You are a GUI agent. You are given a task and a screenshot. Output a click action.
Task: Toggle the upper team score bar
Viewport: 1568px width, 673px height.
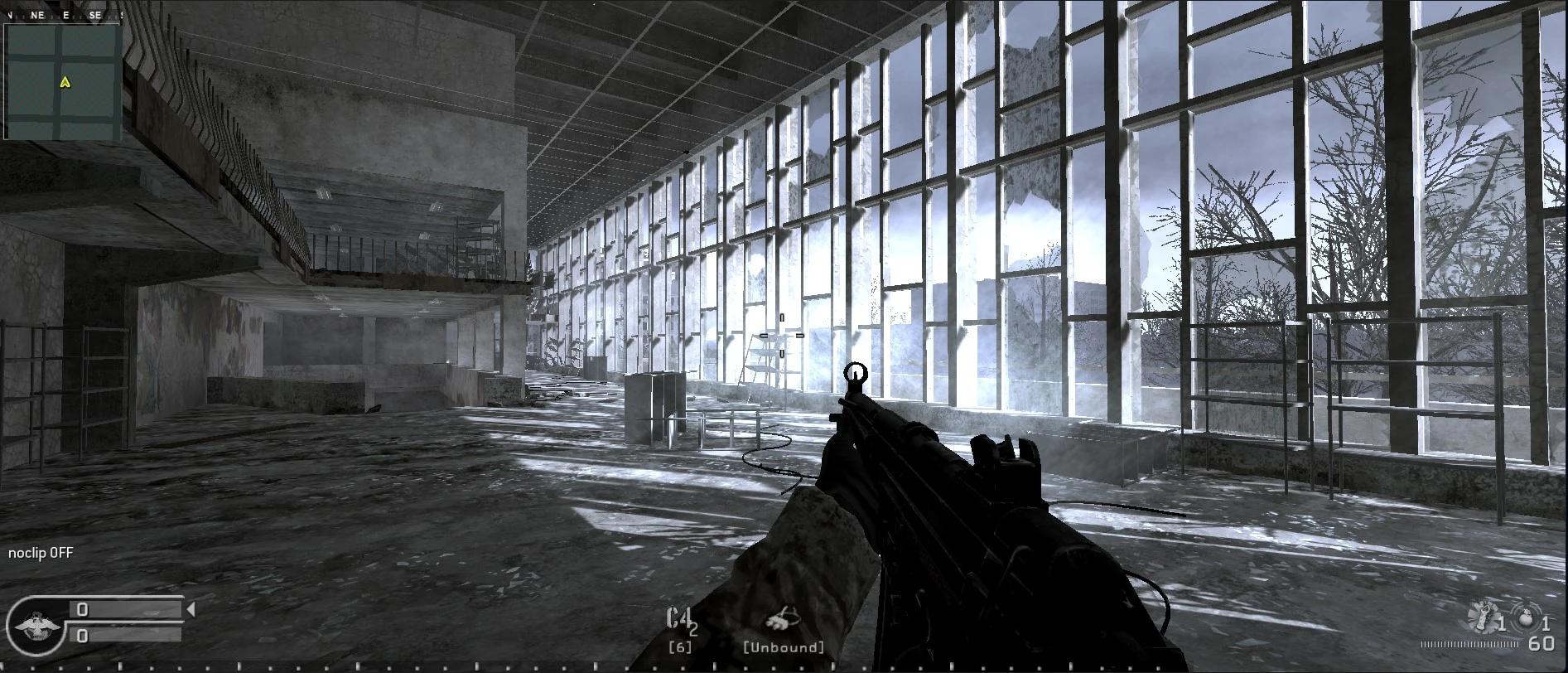[124, 611]
